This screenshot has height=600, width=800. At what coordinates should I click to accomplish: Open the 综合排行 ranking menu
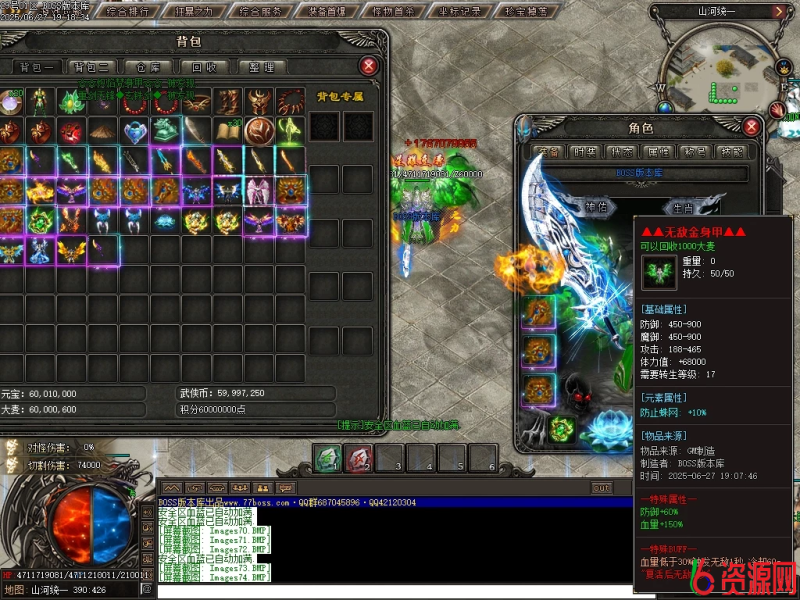pyautogui.click(x=128, y=11)
